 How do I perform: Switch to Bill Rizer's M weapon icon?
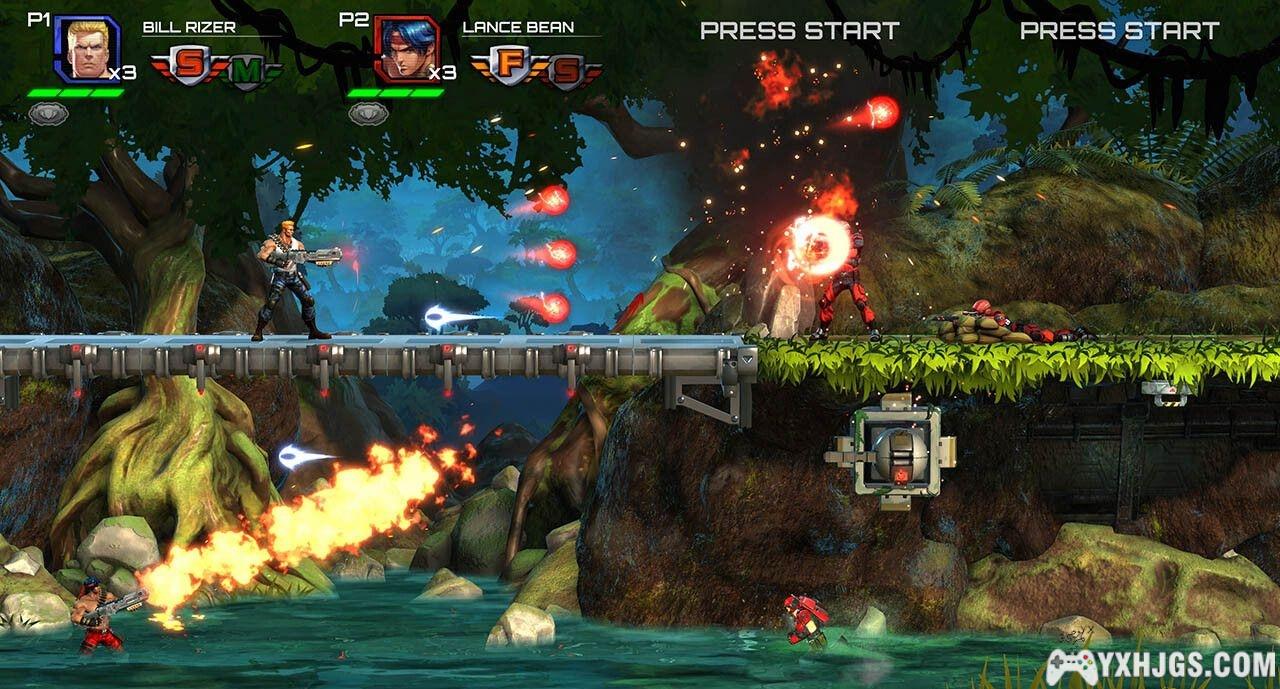click(244, 70)
